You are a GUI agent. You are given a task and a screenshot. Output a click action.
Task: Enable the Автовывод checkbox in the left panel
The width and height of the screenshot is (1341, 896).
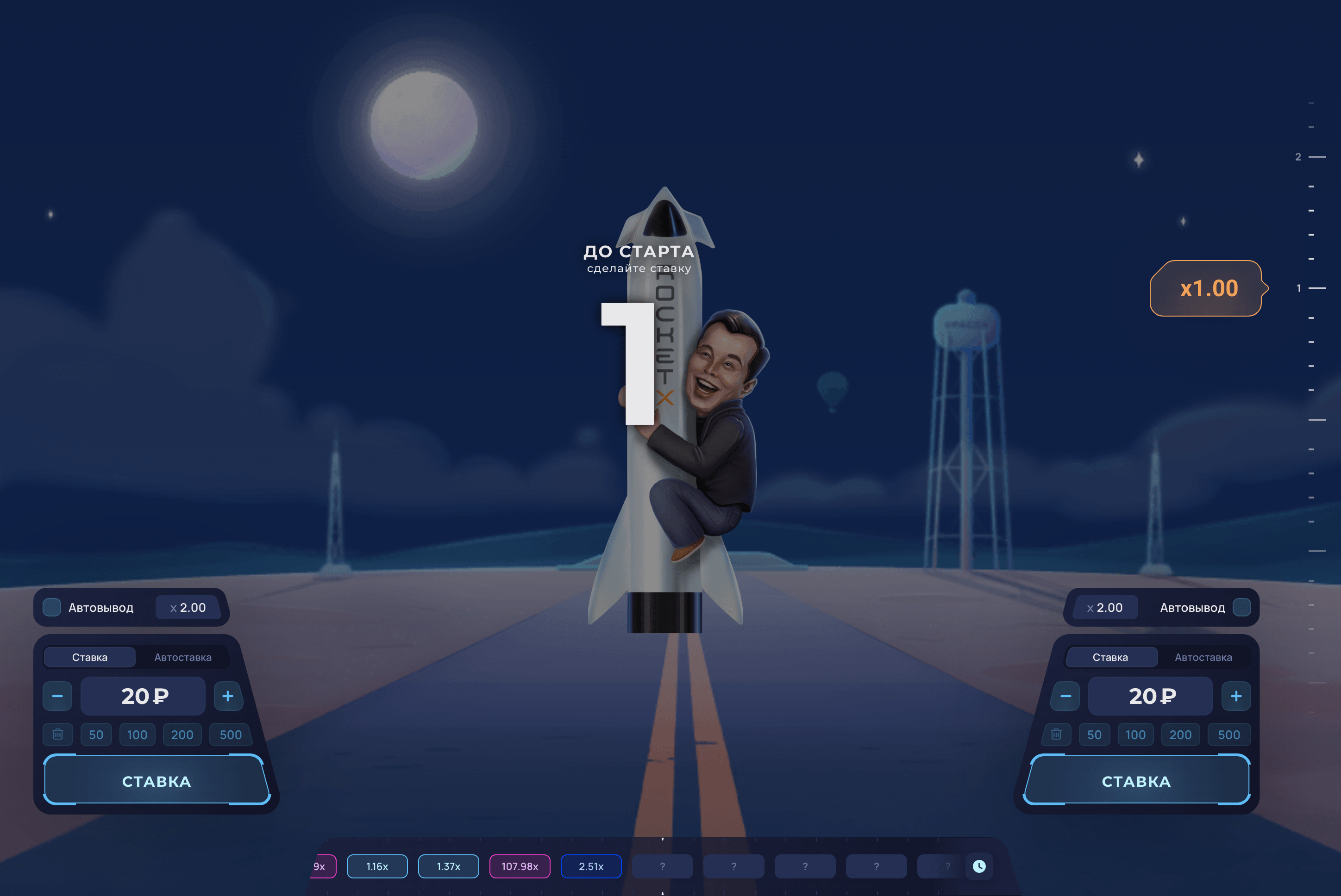click(x=52, y=607)
